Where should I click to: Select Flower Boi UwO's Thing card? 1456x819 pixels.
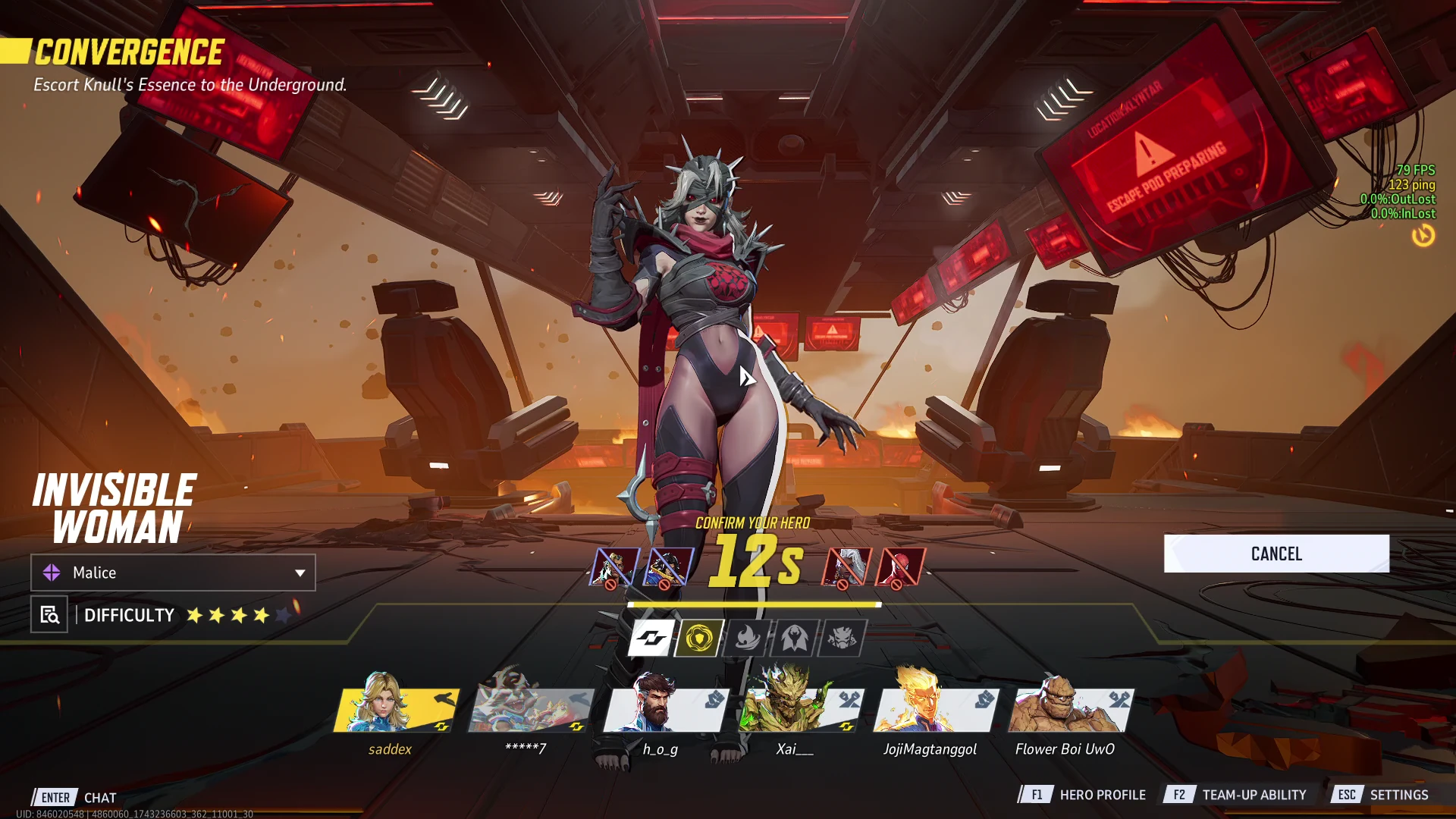(x=1071, y=710)
